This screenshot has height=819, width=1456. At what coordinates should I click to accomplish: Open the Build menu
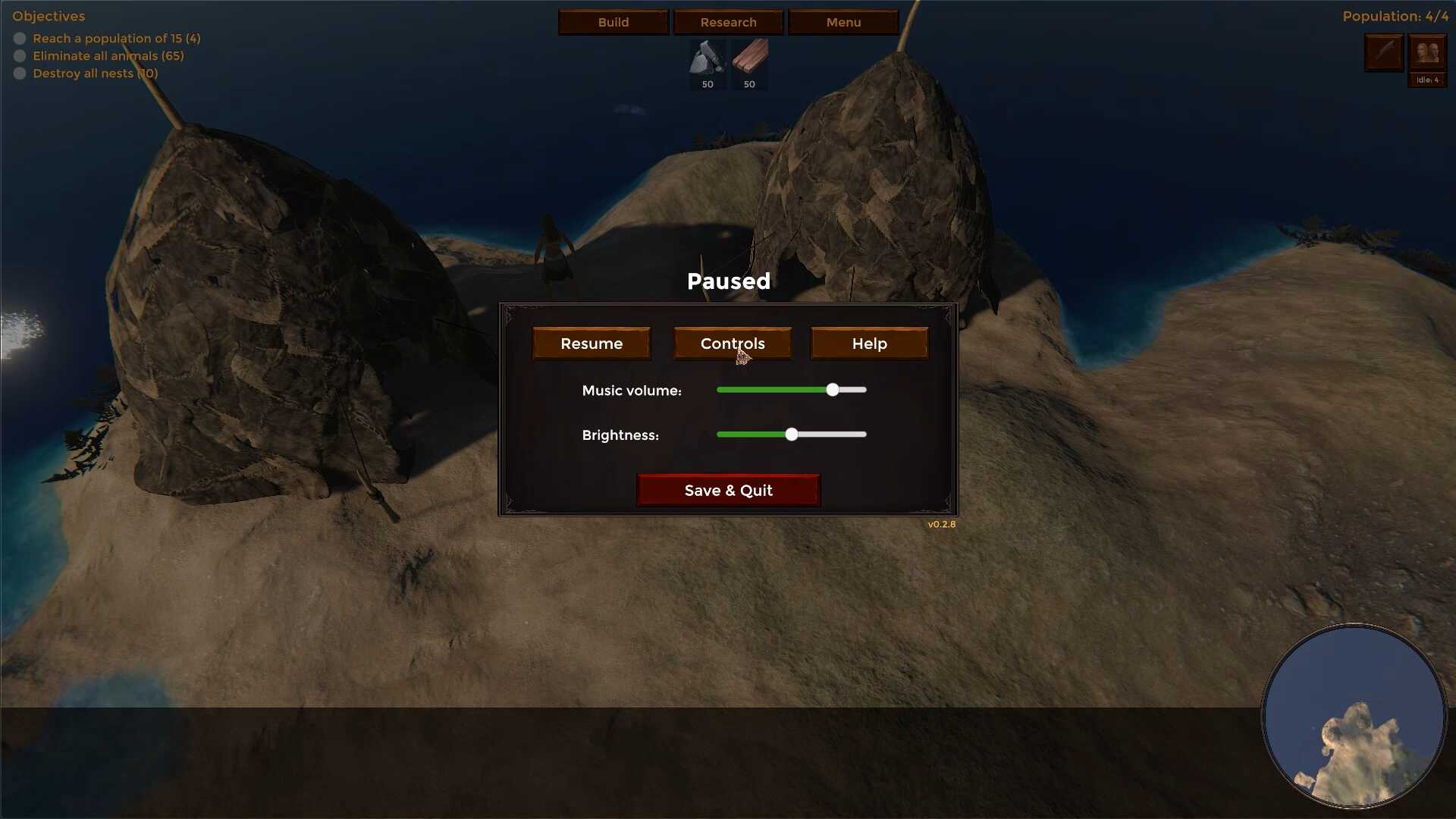coord(613,22)
